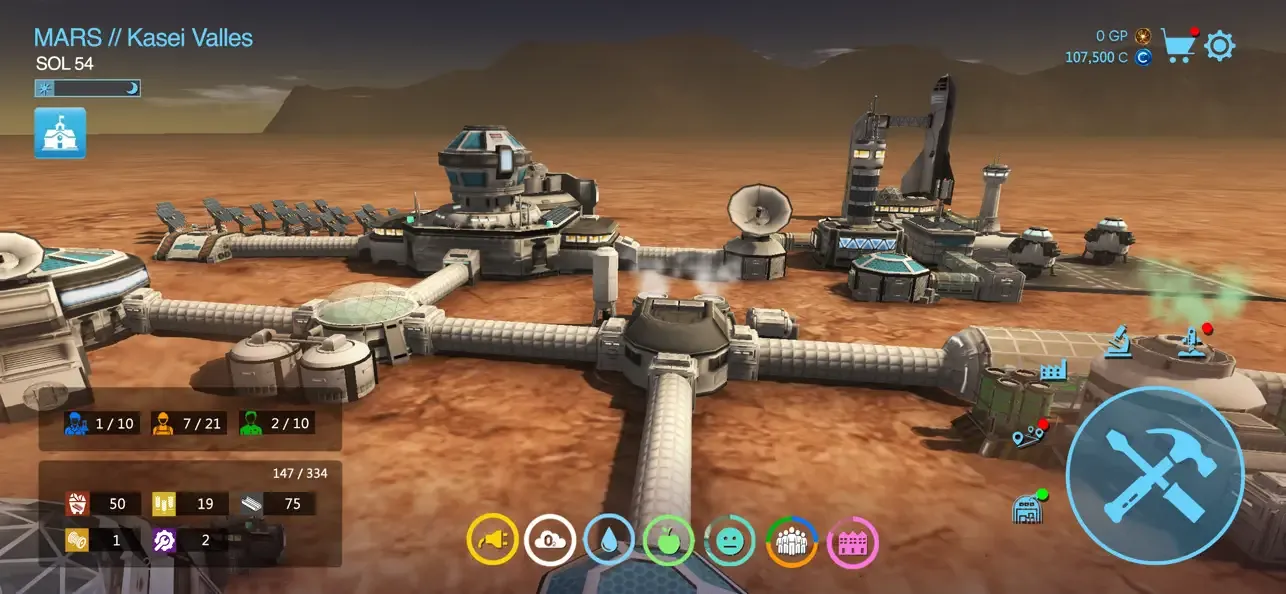Viewport: 1286px width, 594px height.
Task: Open the warehouse storage icon
Action: [1027, 508]
